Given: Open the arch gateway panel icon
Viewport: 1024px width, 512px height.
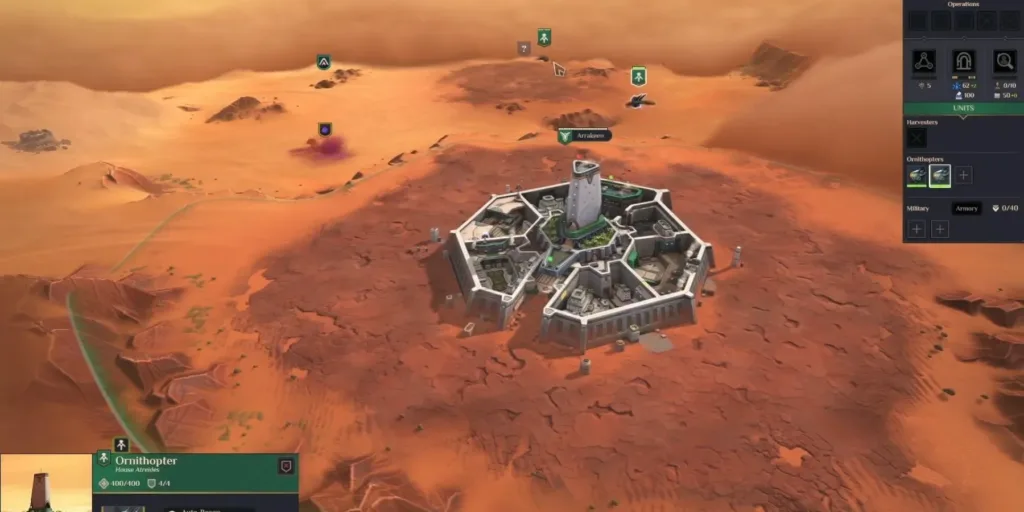Looking at the screenshot, I should tap(964, 62).
